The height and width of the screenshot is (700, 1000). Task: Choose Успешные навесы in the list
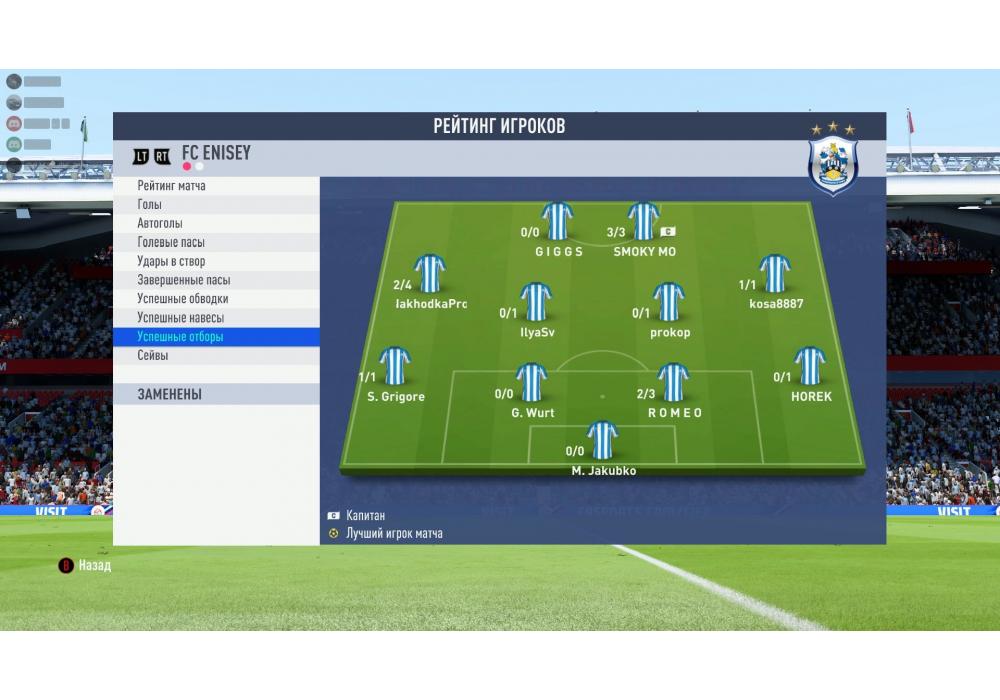click(216, 318)
